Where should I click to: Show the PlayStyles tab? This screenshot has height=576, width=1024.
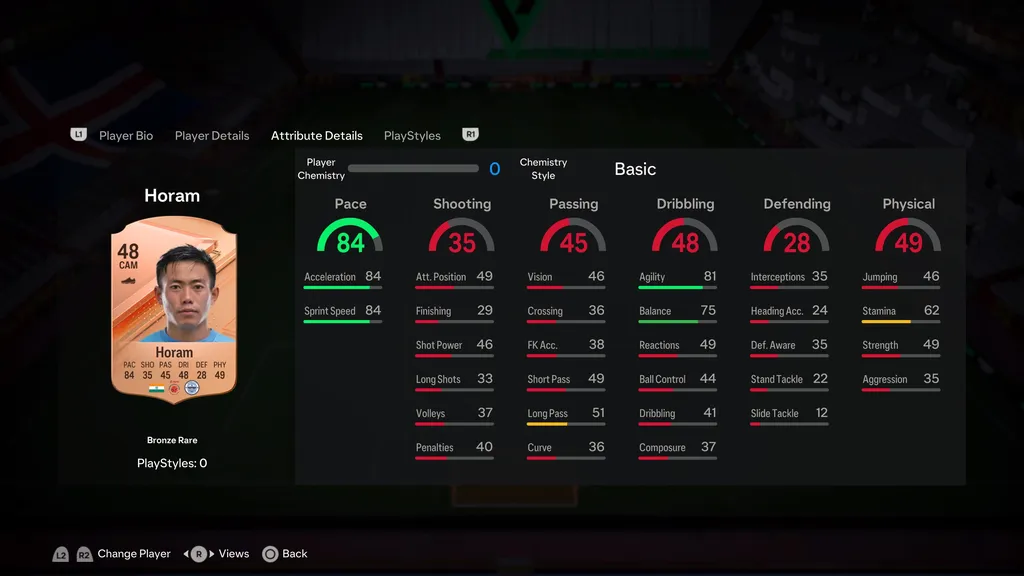tap(412, 136)
